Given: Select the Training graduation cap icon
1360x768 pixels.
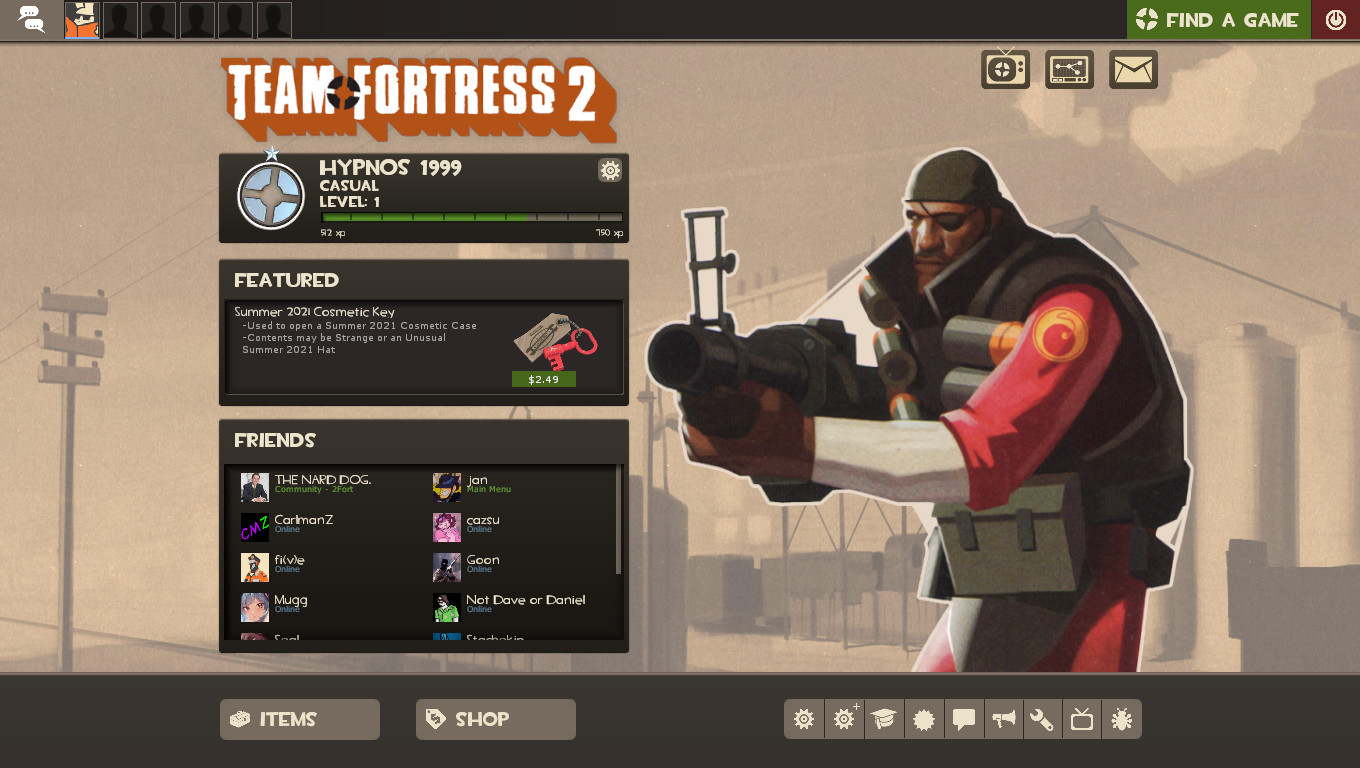Looking at the screenshot, I should 884,719.
